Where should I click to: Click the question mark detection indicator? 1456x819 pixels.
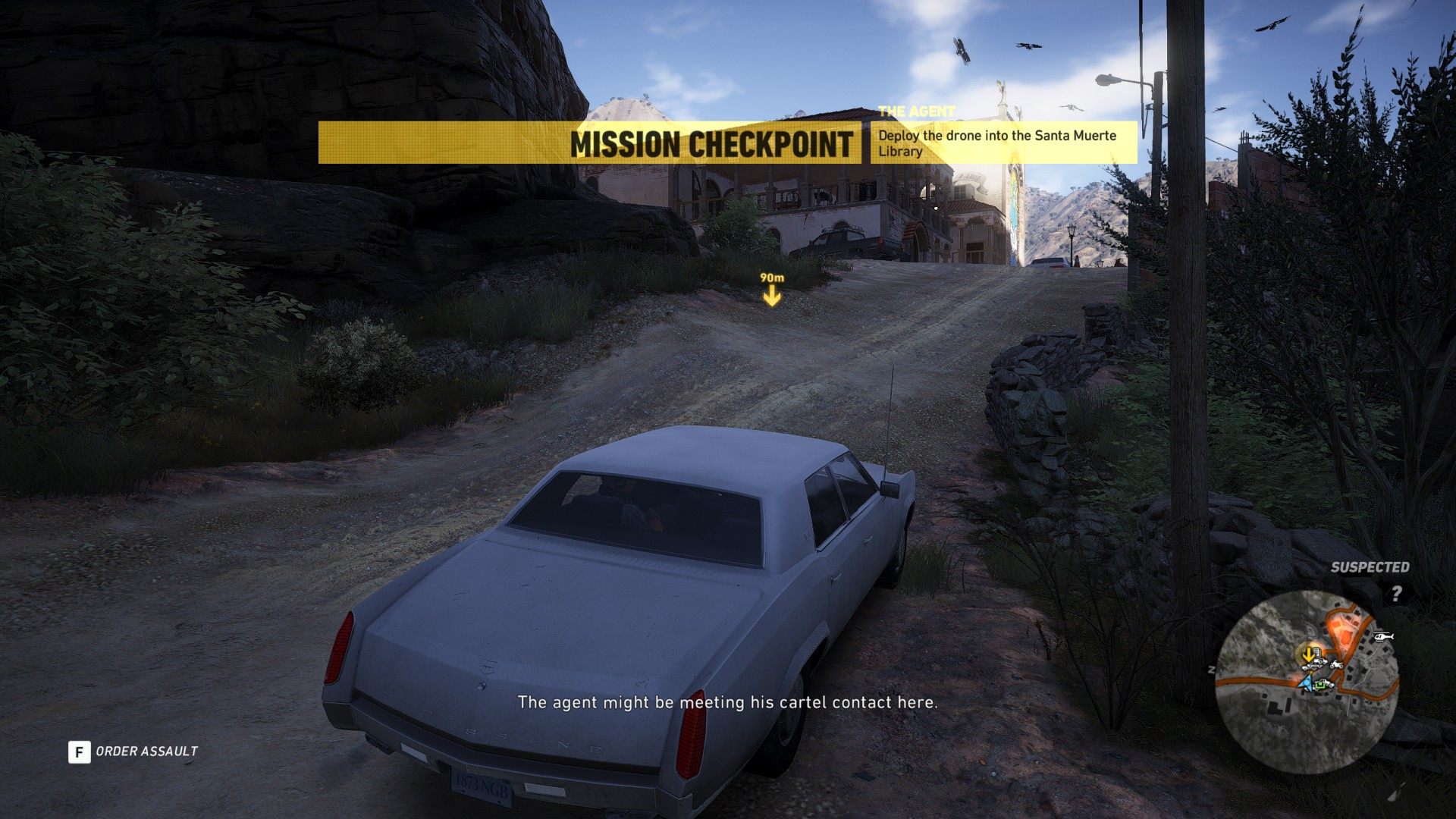tap(1396, 593)
